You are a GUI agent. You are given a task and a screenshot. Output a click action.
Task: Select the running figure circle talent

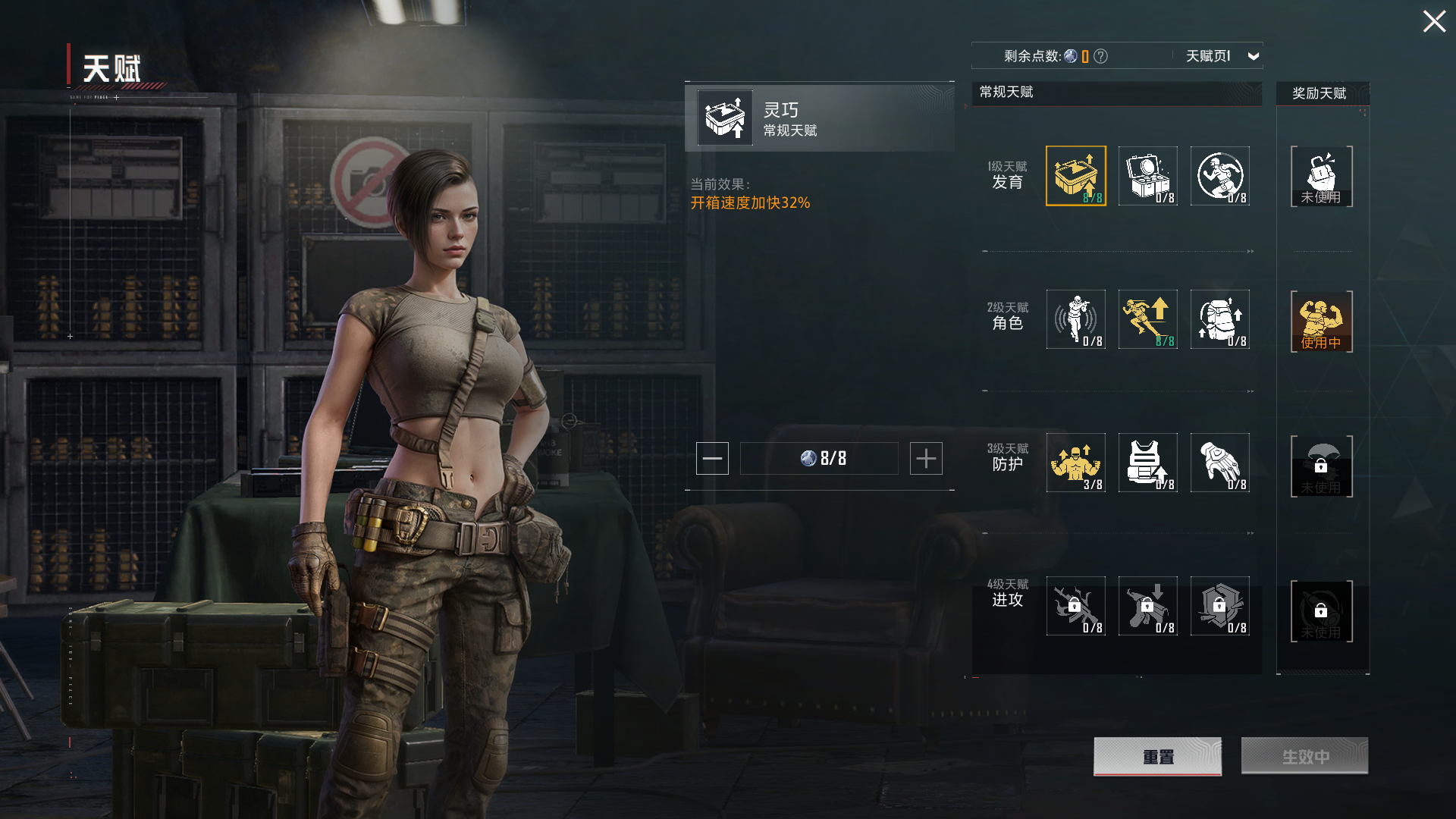click(x=1219, y=176)
